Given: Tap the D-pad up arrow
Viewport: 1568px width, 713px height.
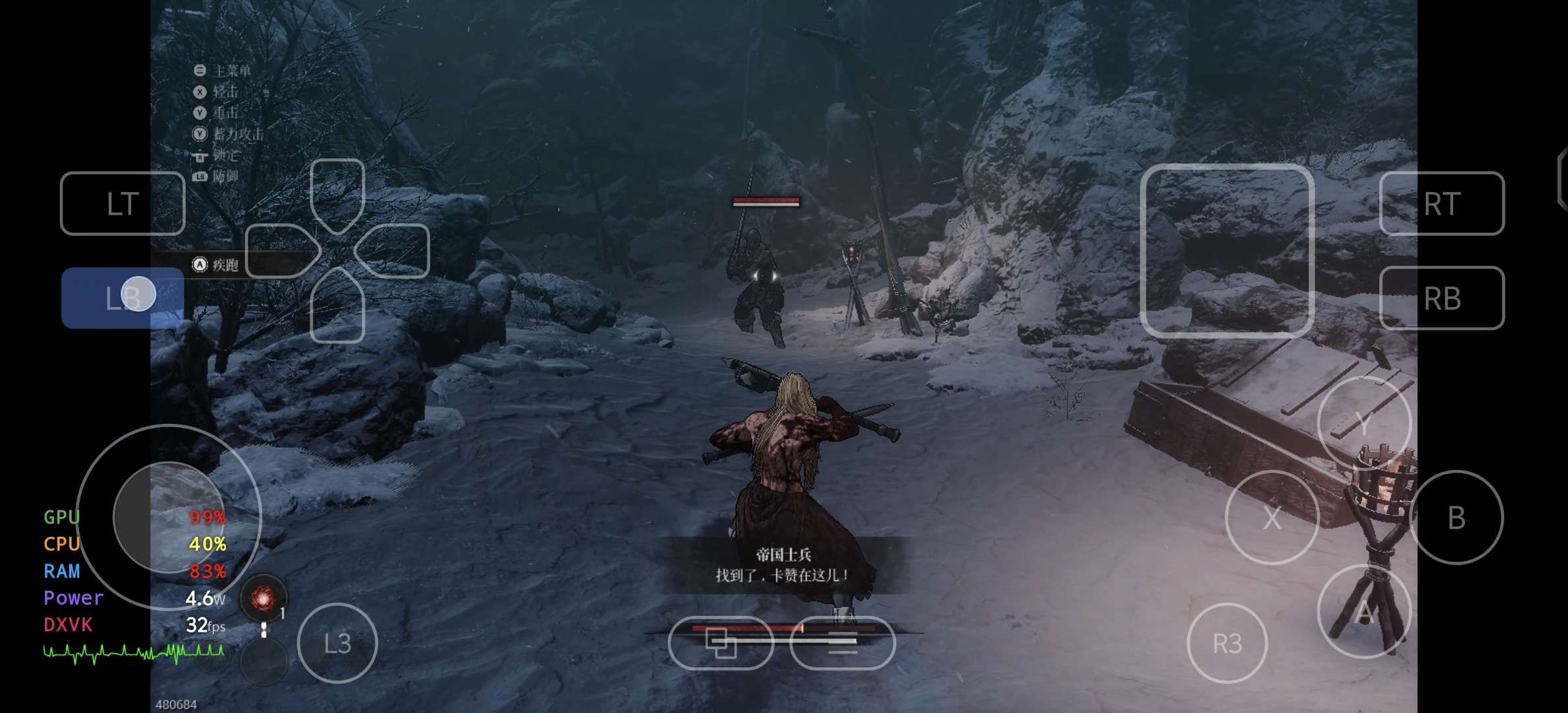Looking at the screenshot, I should coord(337,195).
